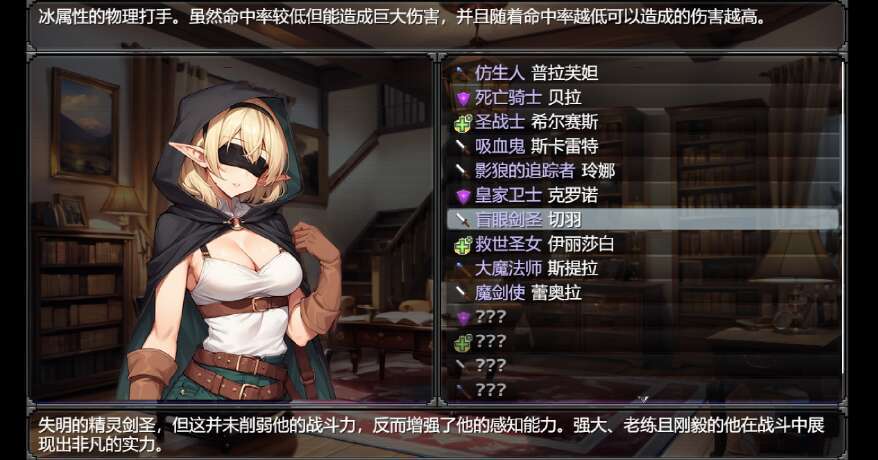Select the 皇家卫士 克罗诺 row
878x460 pixels.
tap(536, 195)
